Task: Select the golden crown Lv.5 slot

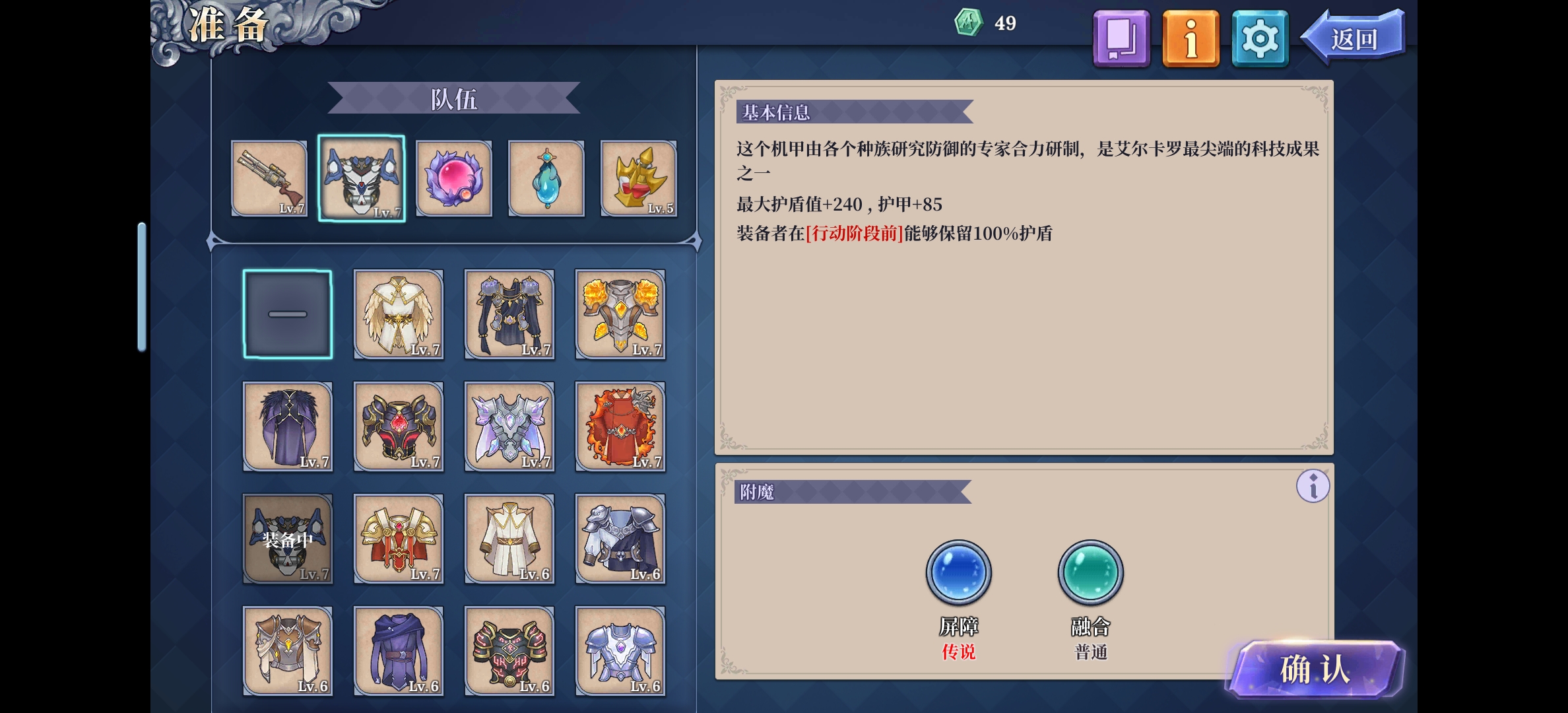Action: 637,178
